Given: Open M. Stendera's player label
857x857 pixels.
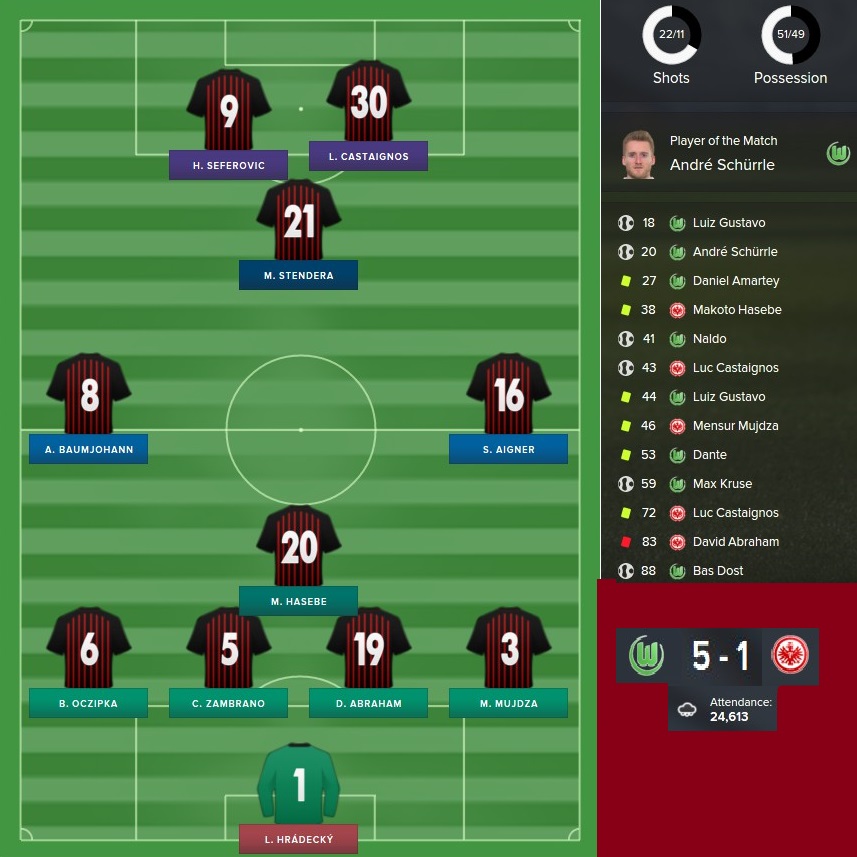Looking at the screenshot, I should pos(298,275).
